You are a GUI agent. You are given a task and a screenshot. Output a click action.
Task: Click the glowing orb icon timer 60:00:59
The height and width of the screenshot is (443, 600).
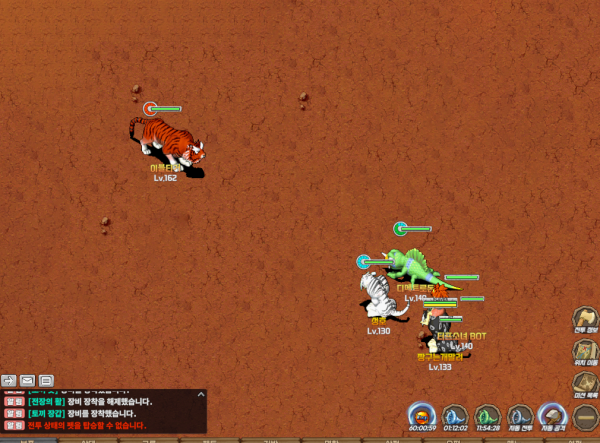point(422,414)
